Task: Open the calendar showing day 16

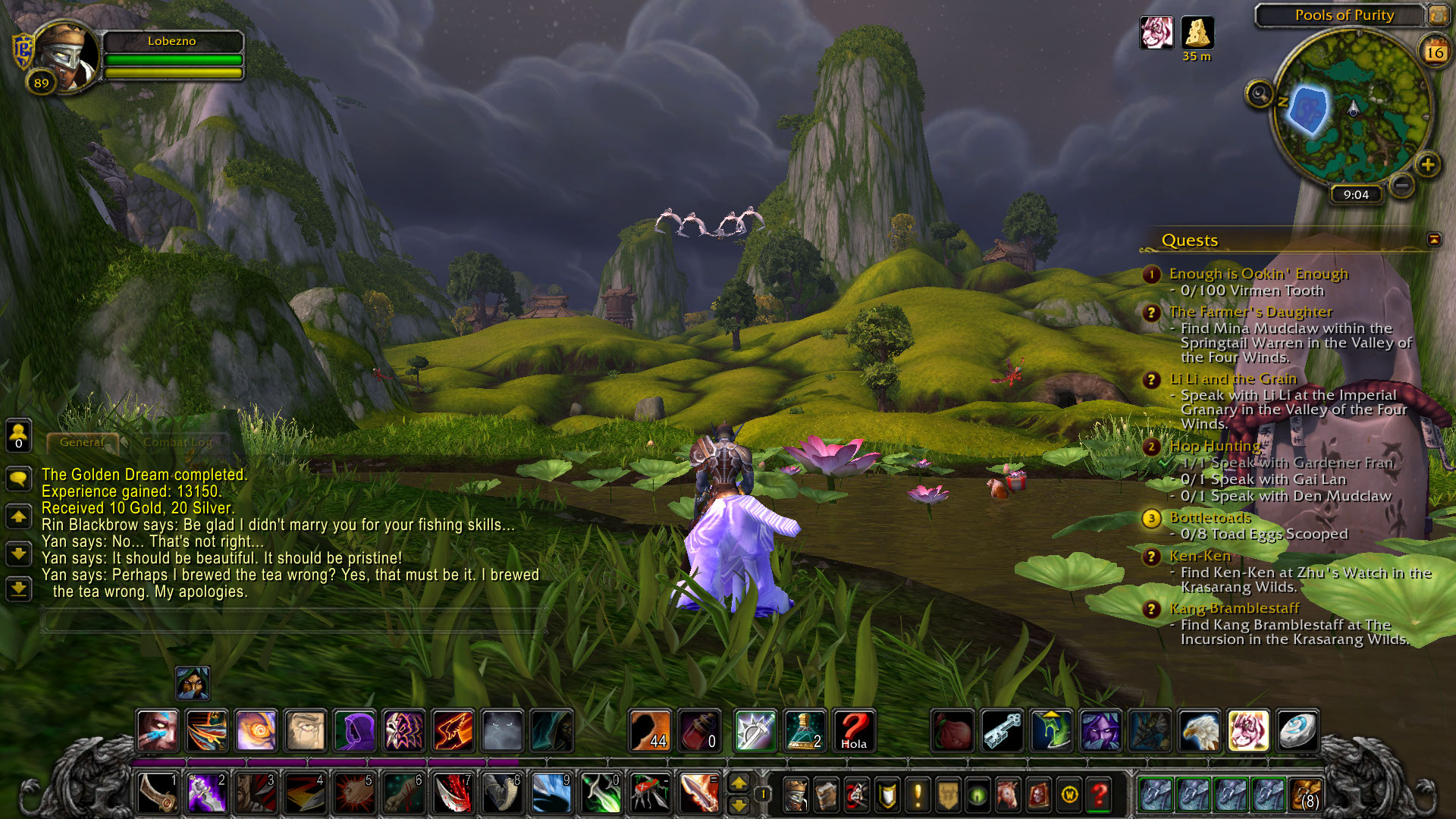Action: 1434,52
